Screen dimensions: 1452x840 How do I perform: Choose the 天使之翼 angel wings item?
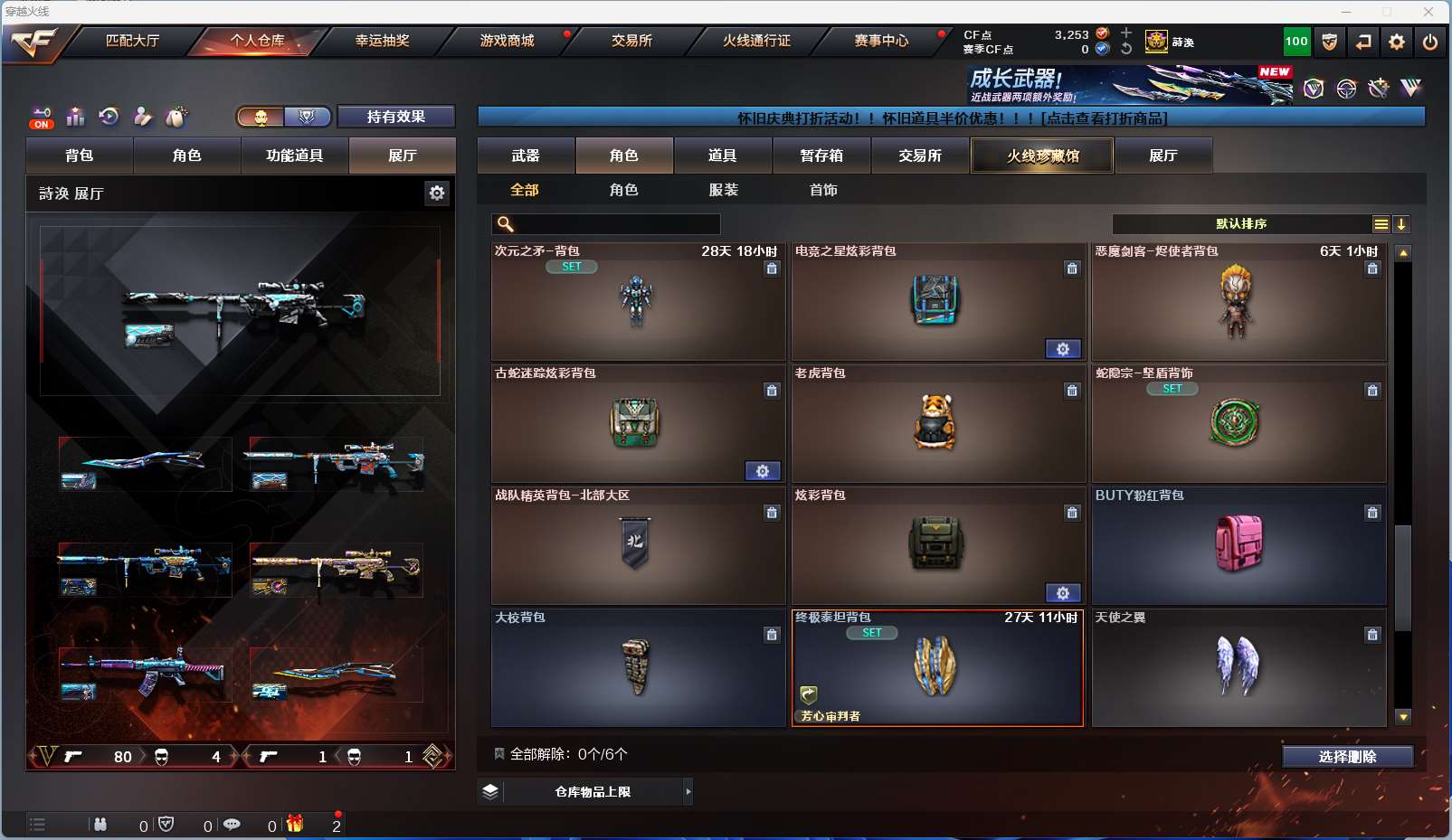pyautogui.click(x=1238, y=667)
